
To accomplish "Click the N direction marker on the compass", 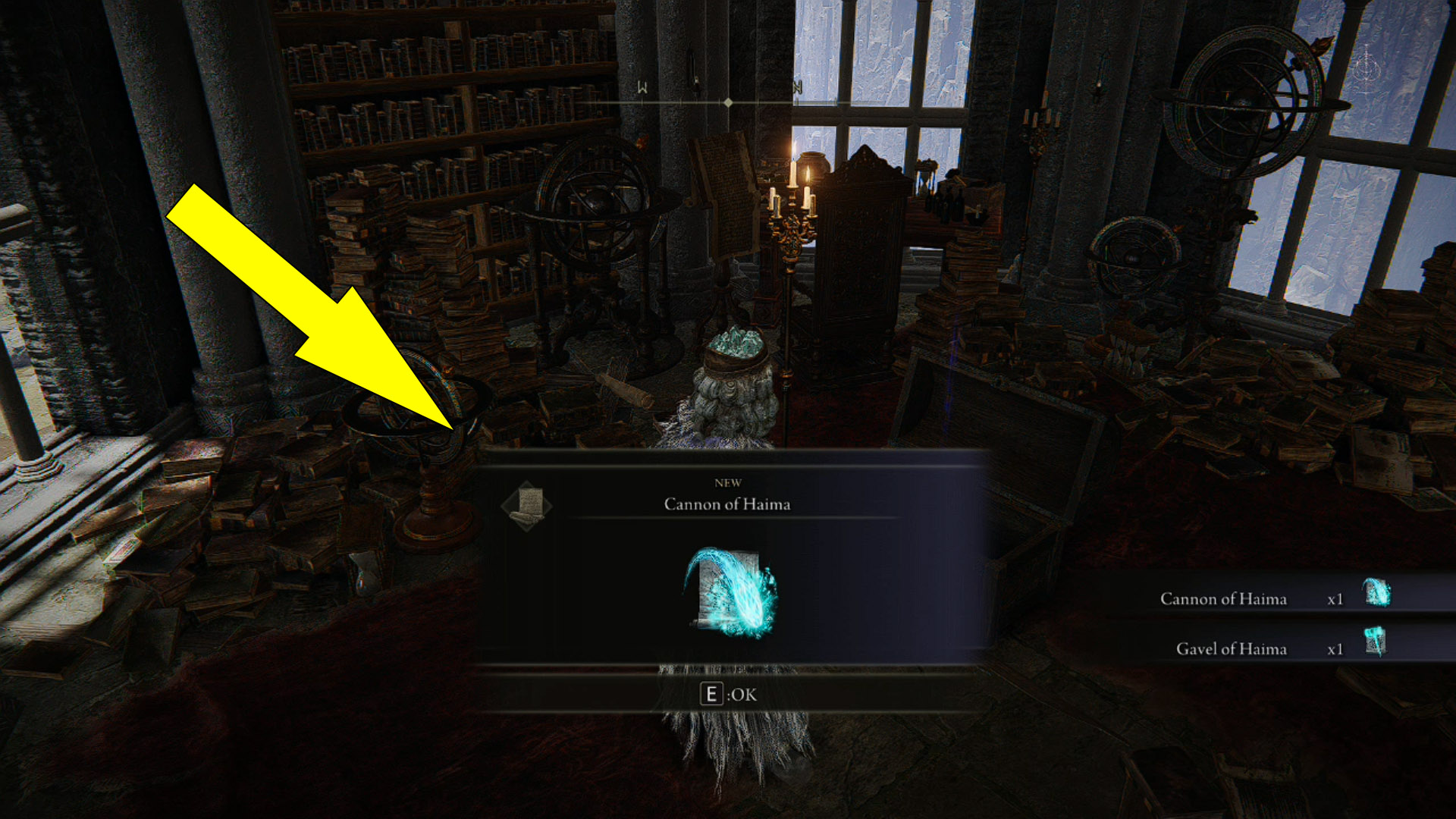I will (x=797, y=87).
